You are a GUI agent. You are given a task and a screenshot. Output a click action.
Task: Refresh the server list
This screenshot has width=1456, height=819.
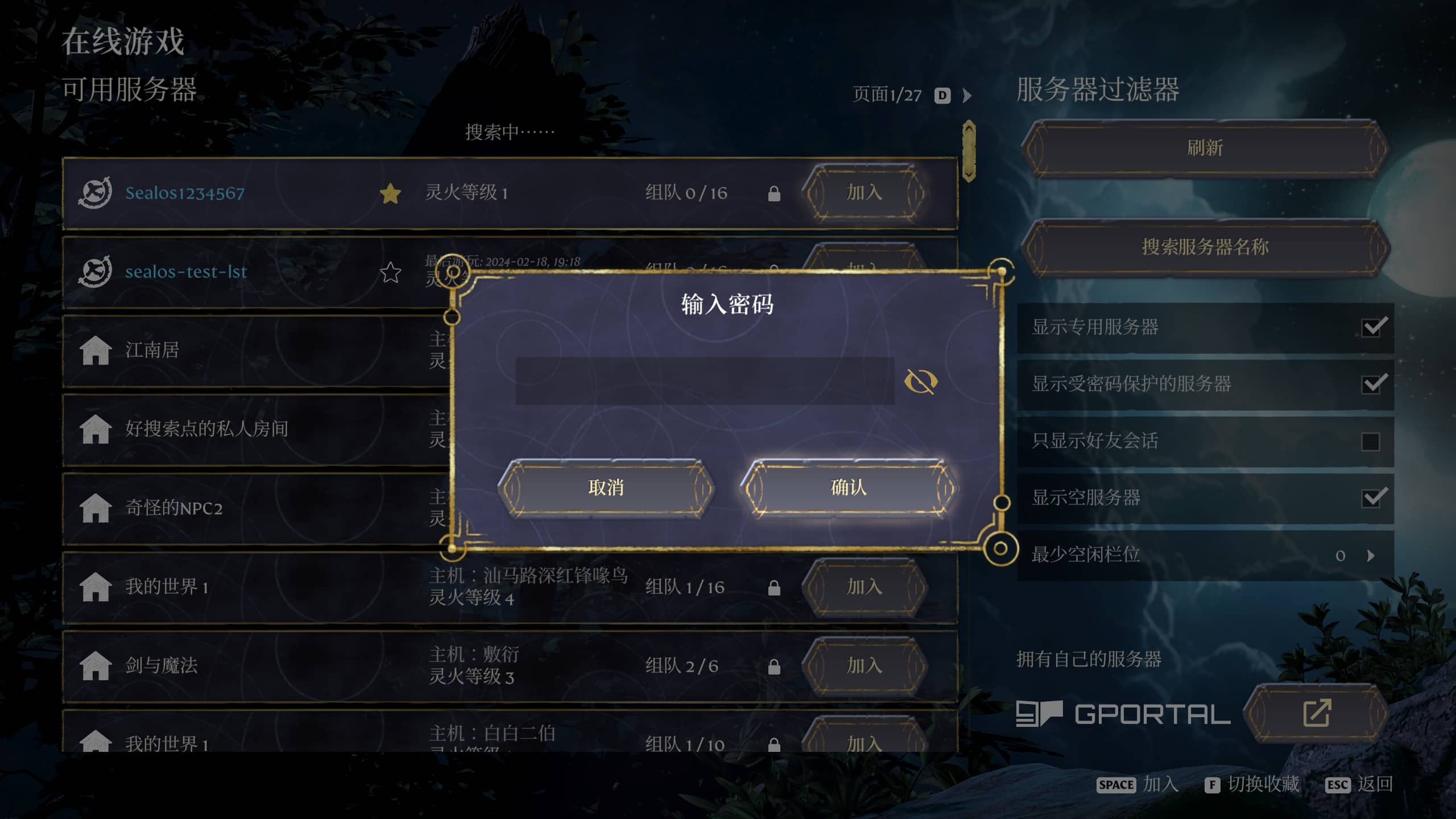1205,148
